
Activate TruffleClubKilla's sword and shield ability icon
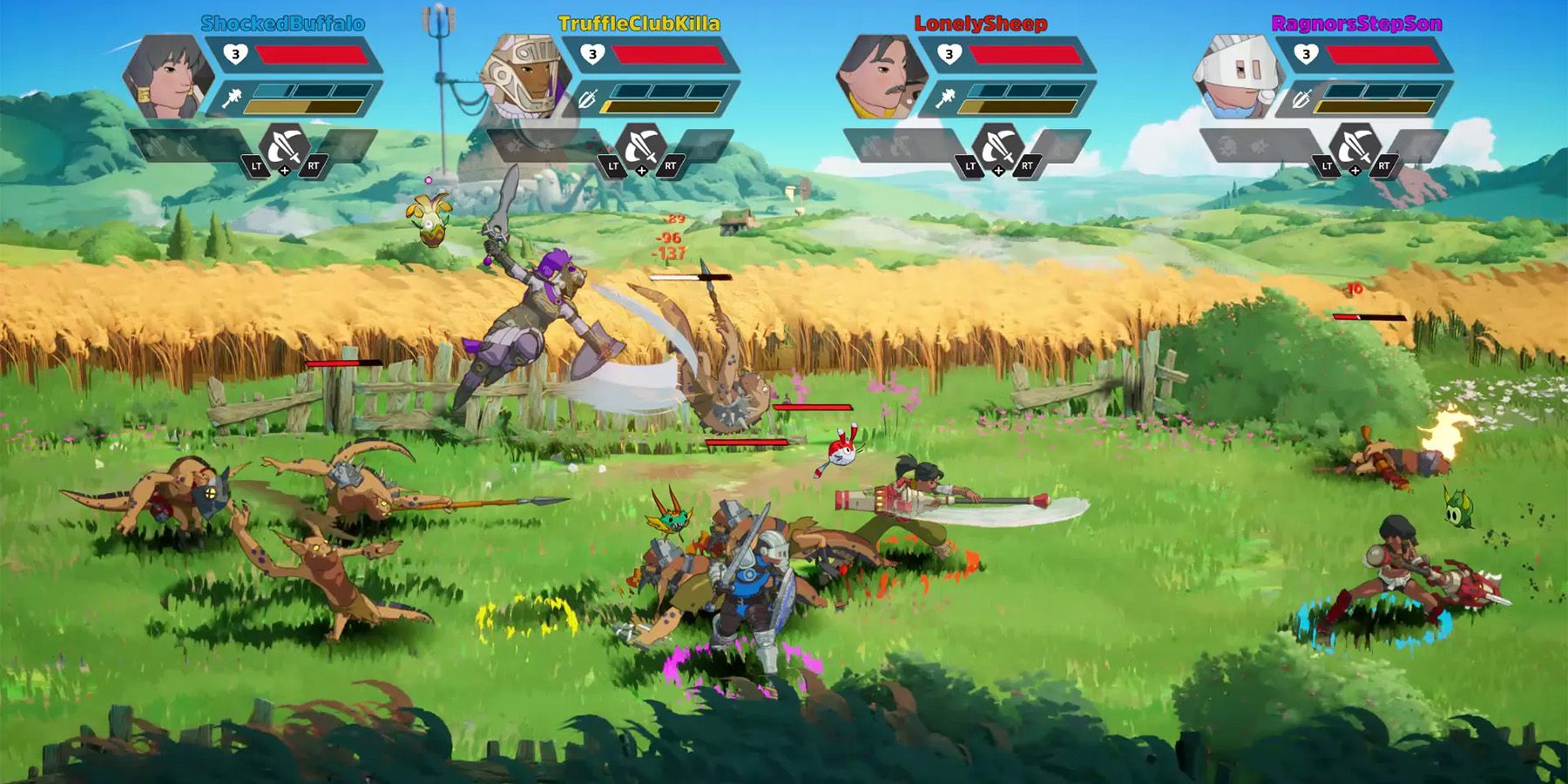click(x=641, y=146)
